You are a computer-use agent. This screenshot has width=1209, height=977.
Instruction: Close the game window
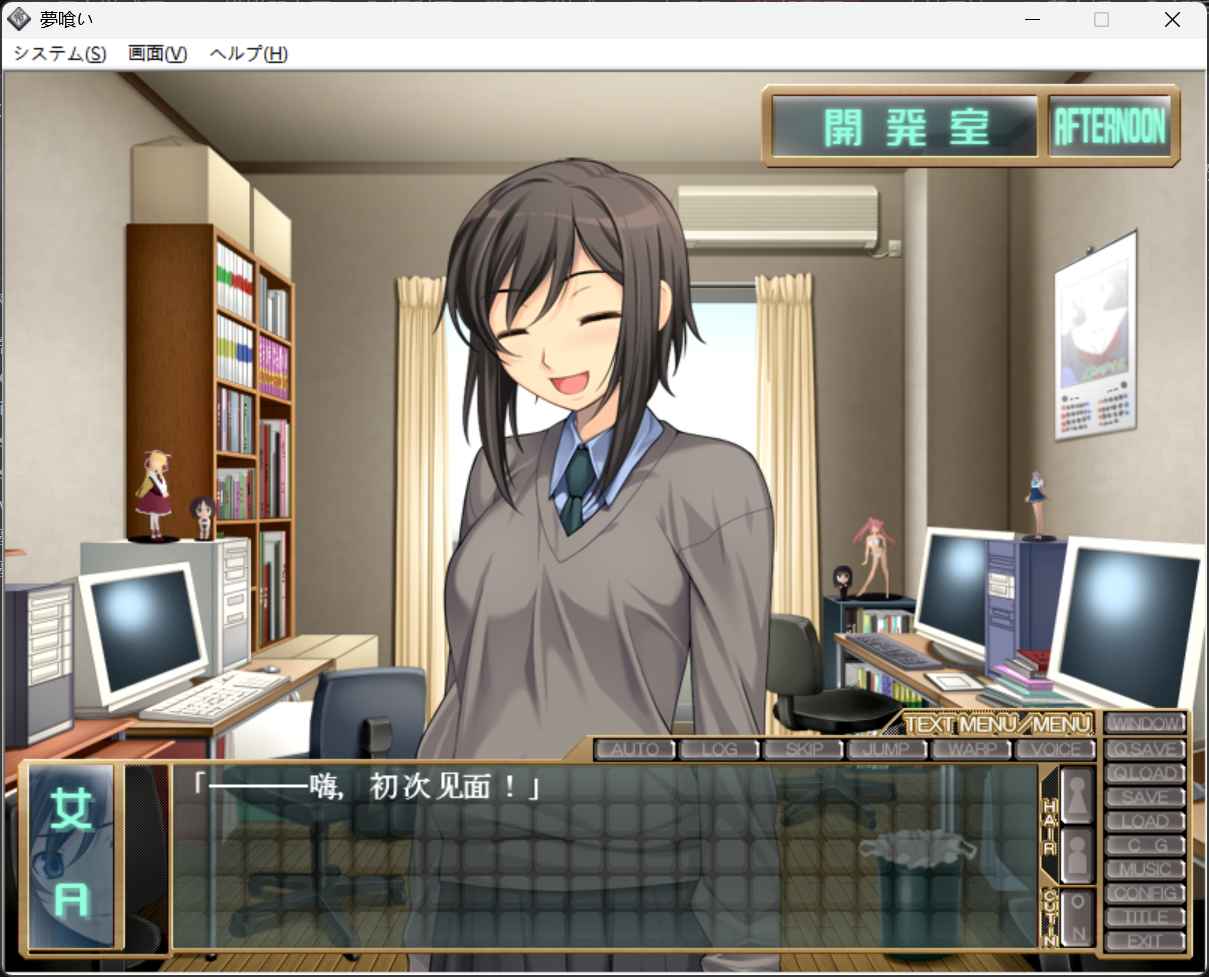click(1172, 20)
